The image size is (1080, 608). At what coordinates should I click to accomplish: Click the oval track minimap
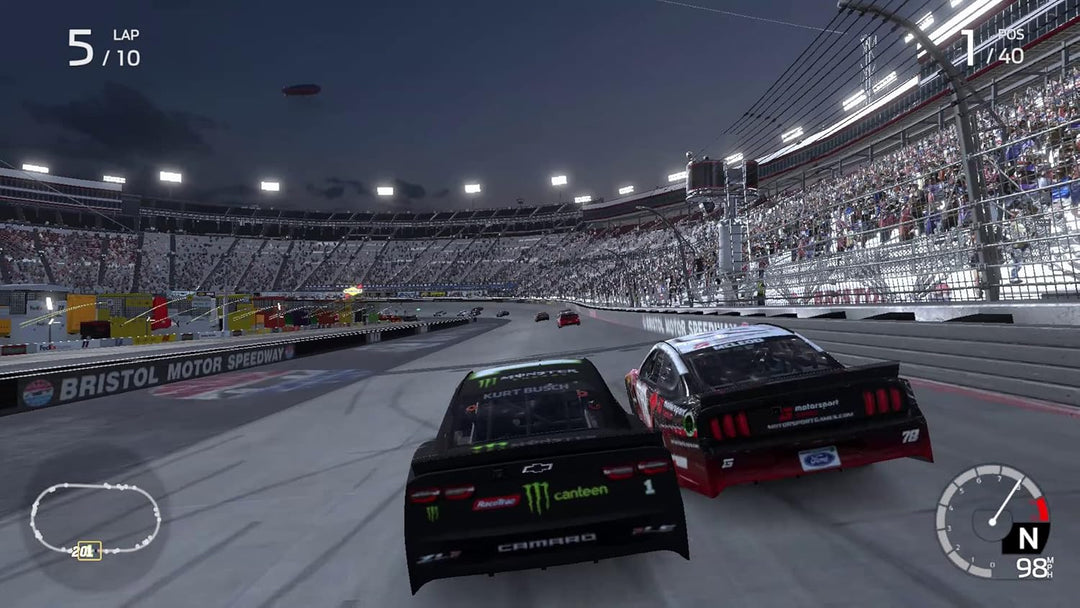pos(95,517)
